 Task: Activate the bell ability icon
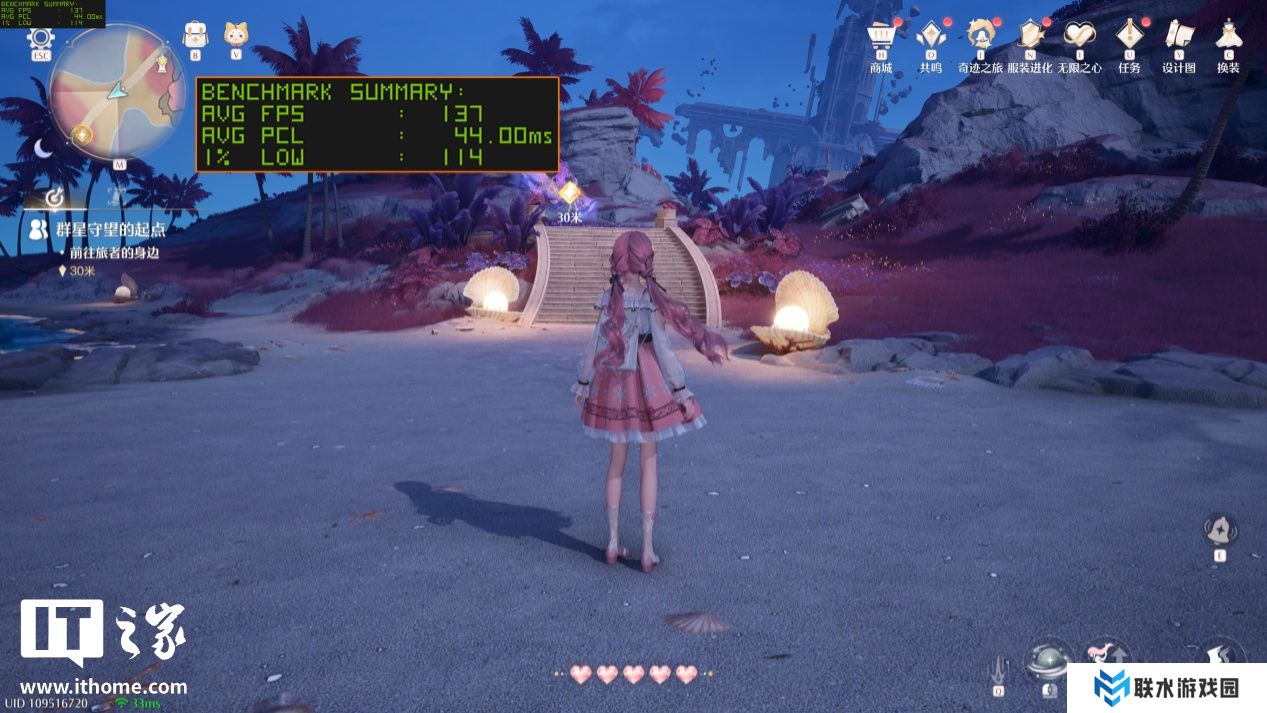1220,528
